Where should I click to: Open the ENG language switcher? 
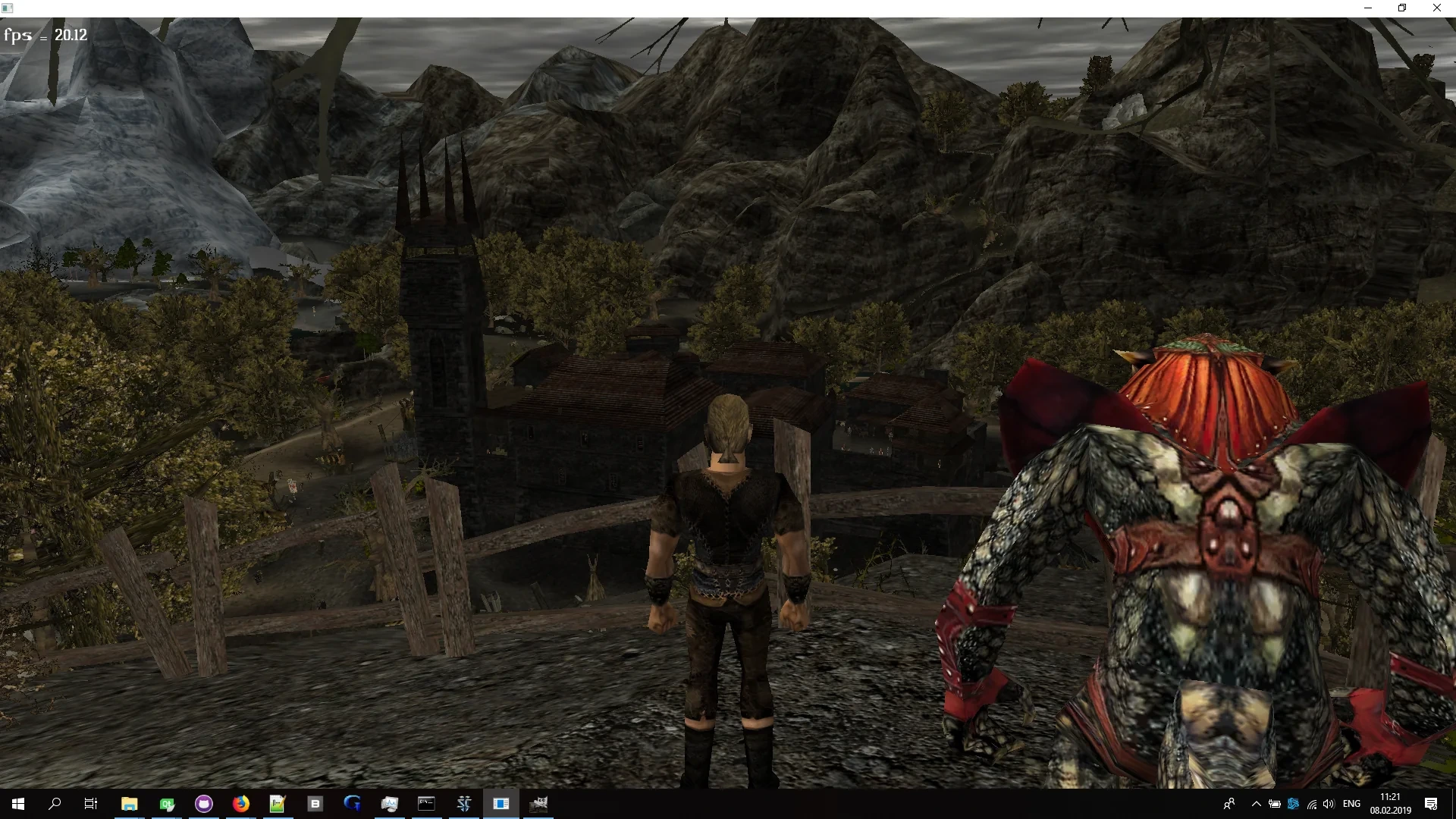1352,804
